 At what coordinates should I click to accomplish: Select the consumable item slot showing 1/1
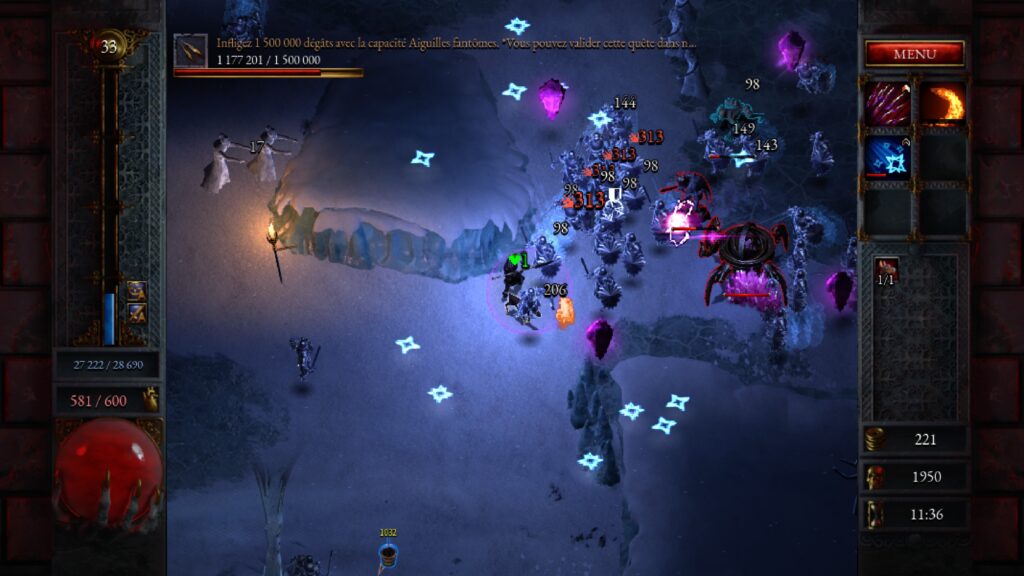coord(886,271)
